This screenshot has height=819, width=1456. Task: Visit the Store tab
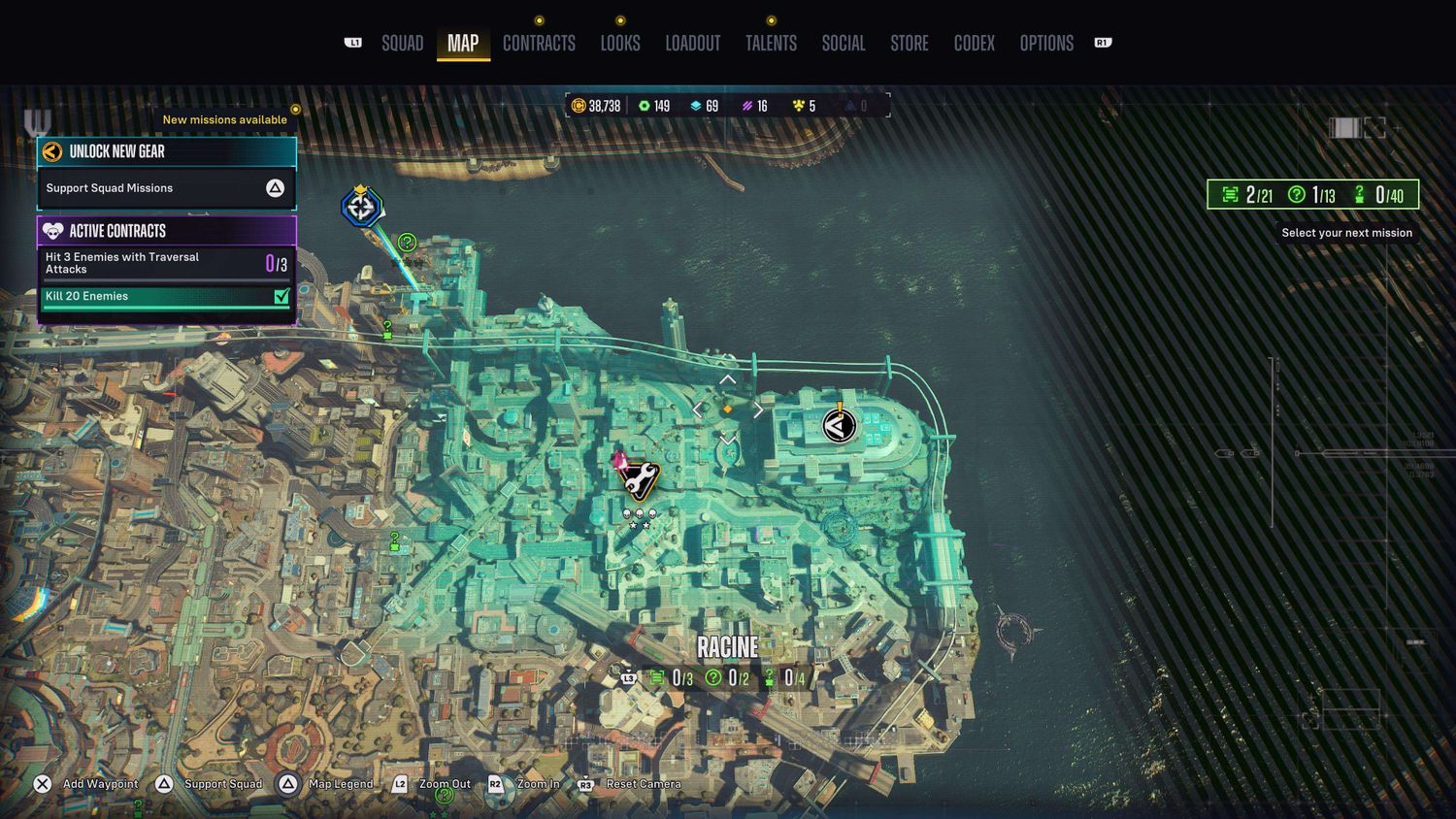910,43
